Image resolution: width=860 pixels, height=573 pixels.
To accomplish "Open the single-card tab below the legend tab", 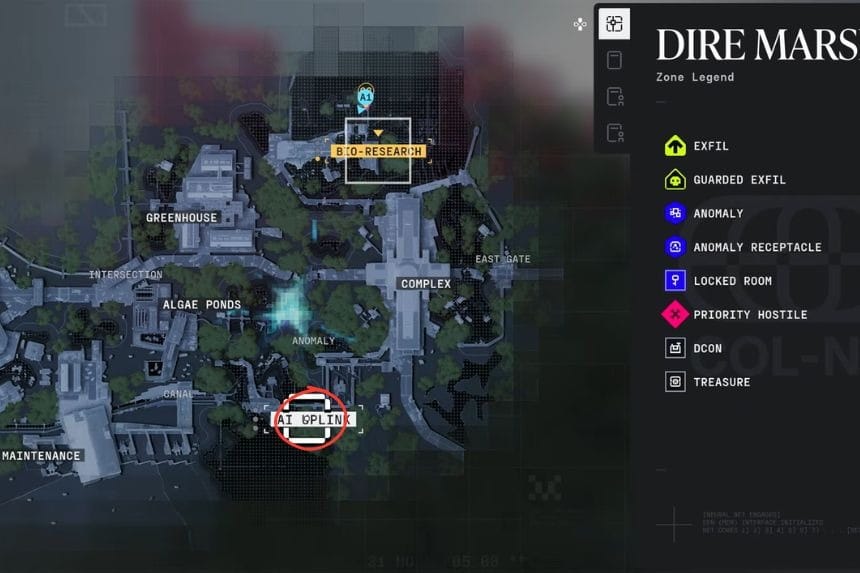I will [614, 60].
